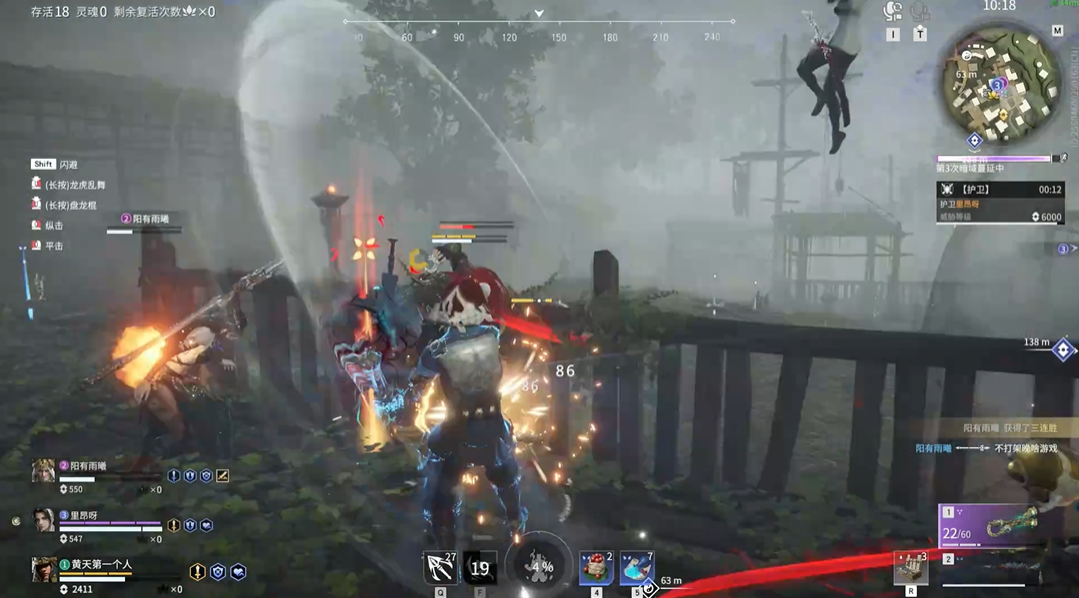
Task: Use the ultimate skill showing 4%
Action: (540, 566)
